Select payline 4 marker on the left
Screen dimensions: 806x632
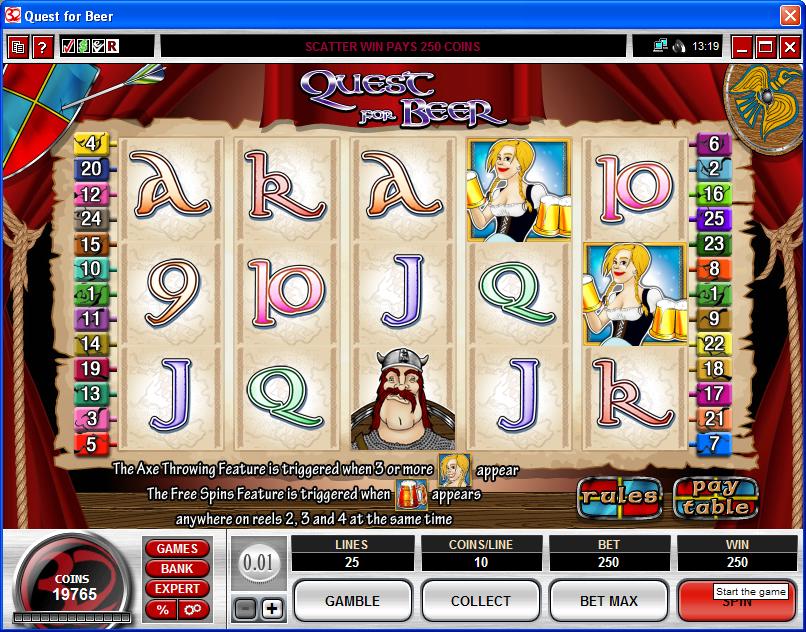tap(91, 144)
